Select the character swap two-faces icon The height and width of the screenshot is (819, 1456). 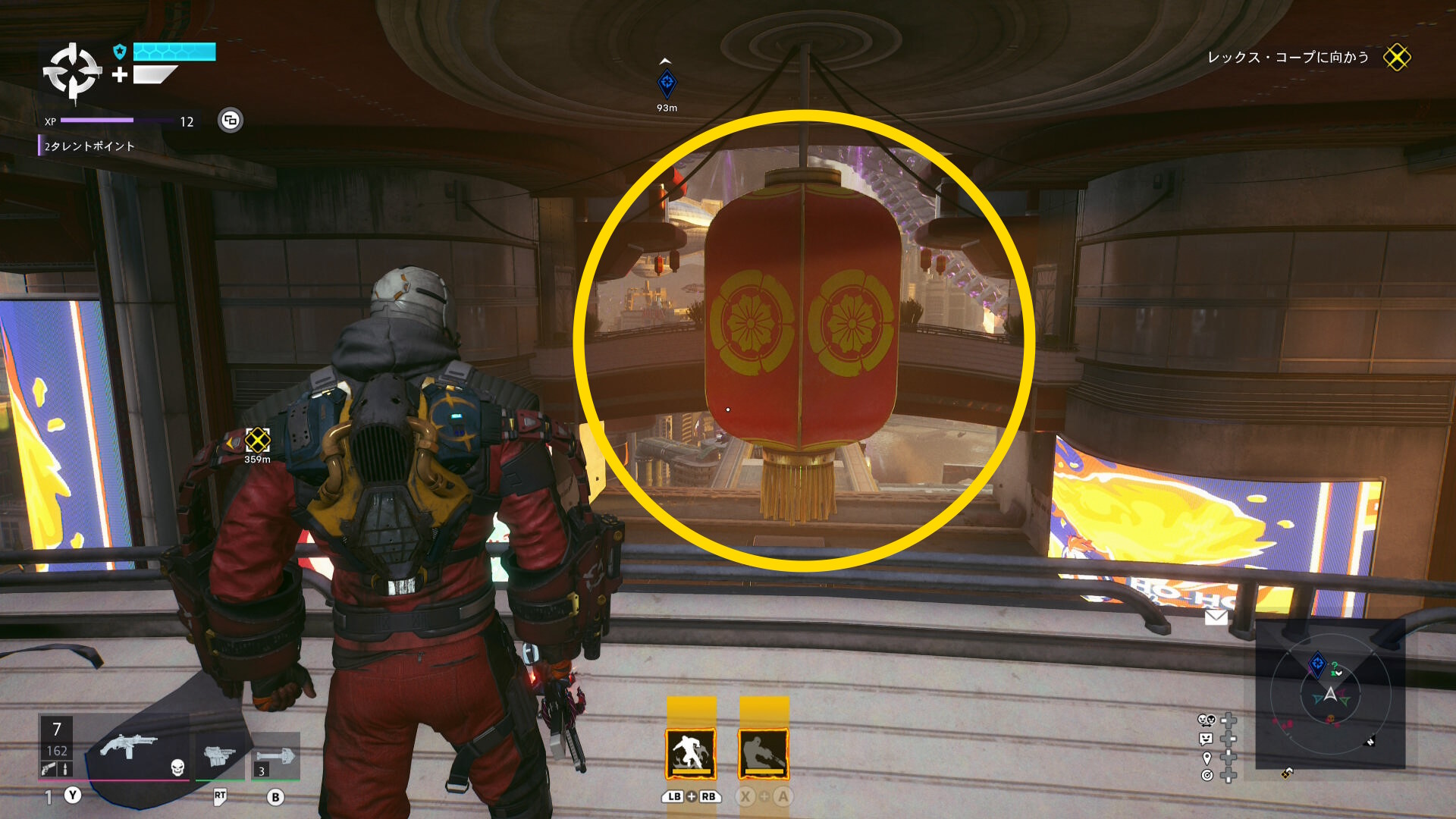[x=1206, y=720]
